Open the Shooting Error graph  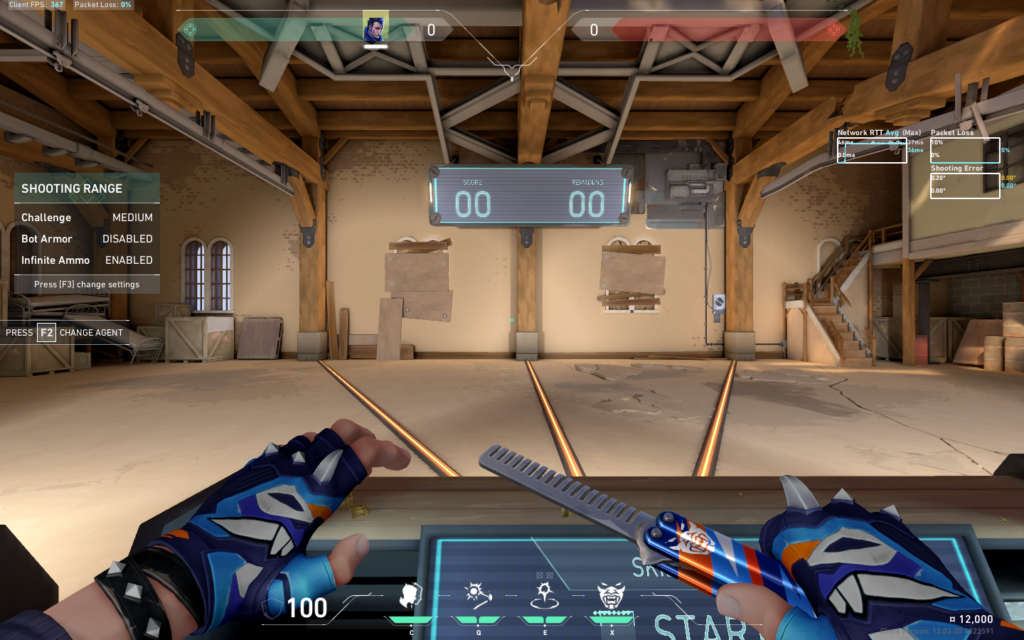(965, 185)
